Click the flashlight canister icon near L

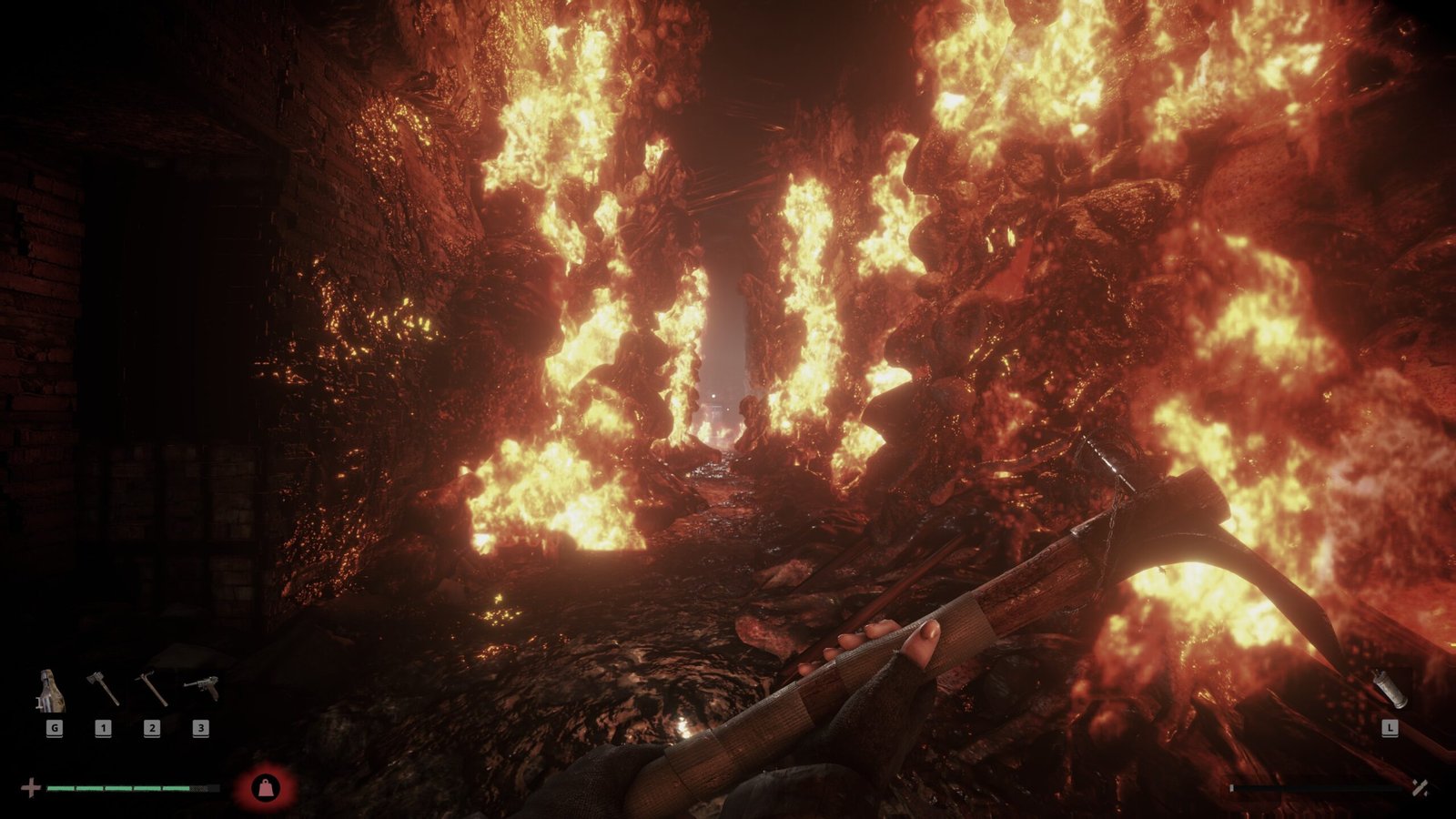point(1390,688)
